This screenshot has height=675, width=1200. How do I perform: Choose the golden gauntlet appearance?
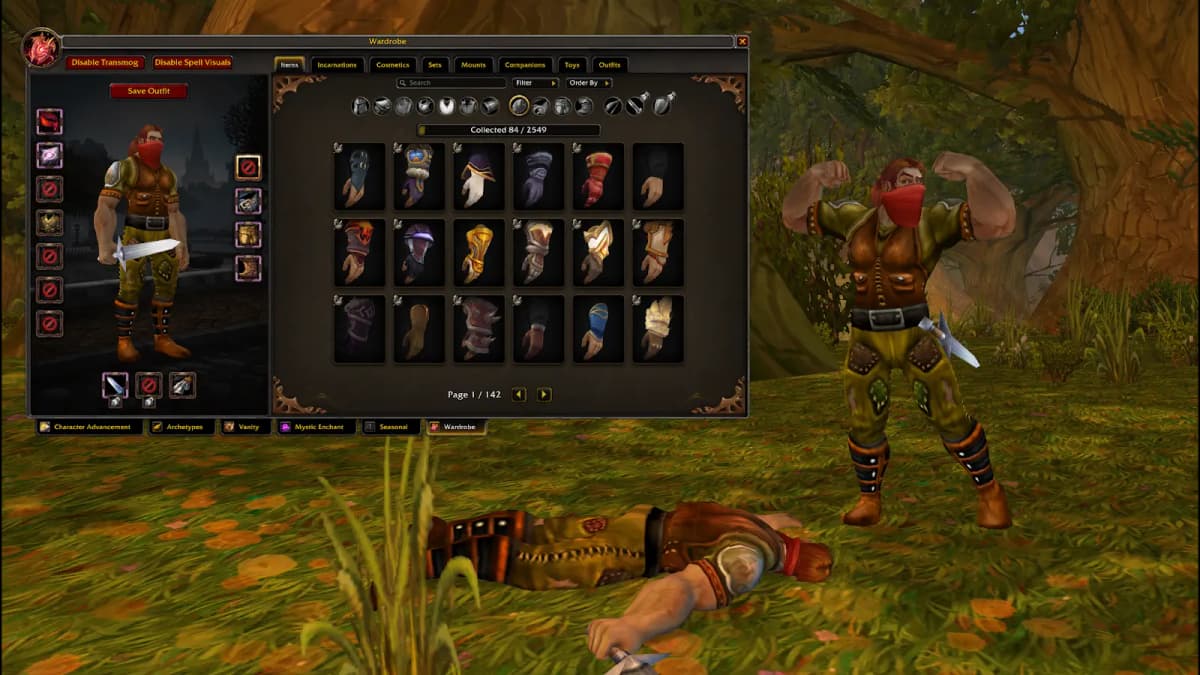point(479,253)
